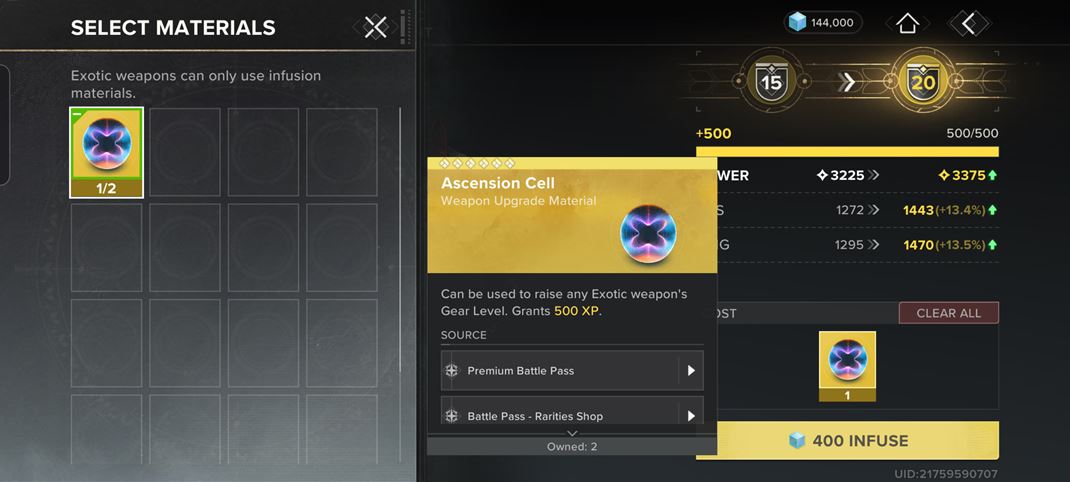1070x482 pixels.
Task: Expand the tooltip's down arrow
Action: coord(572,433)
